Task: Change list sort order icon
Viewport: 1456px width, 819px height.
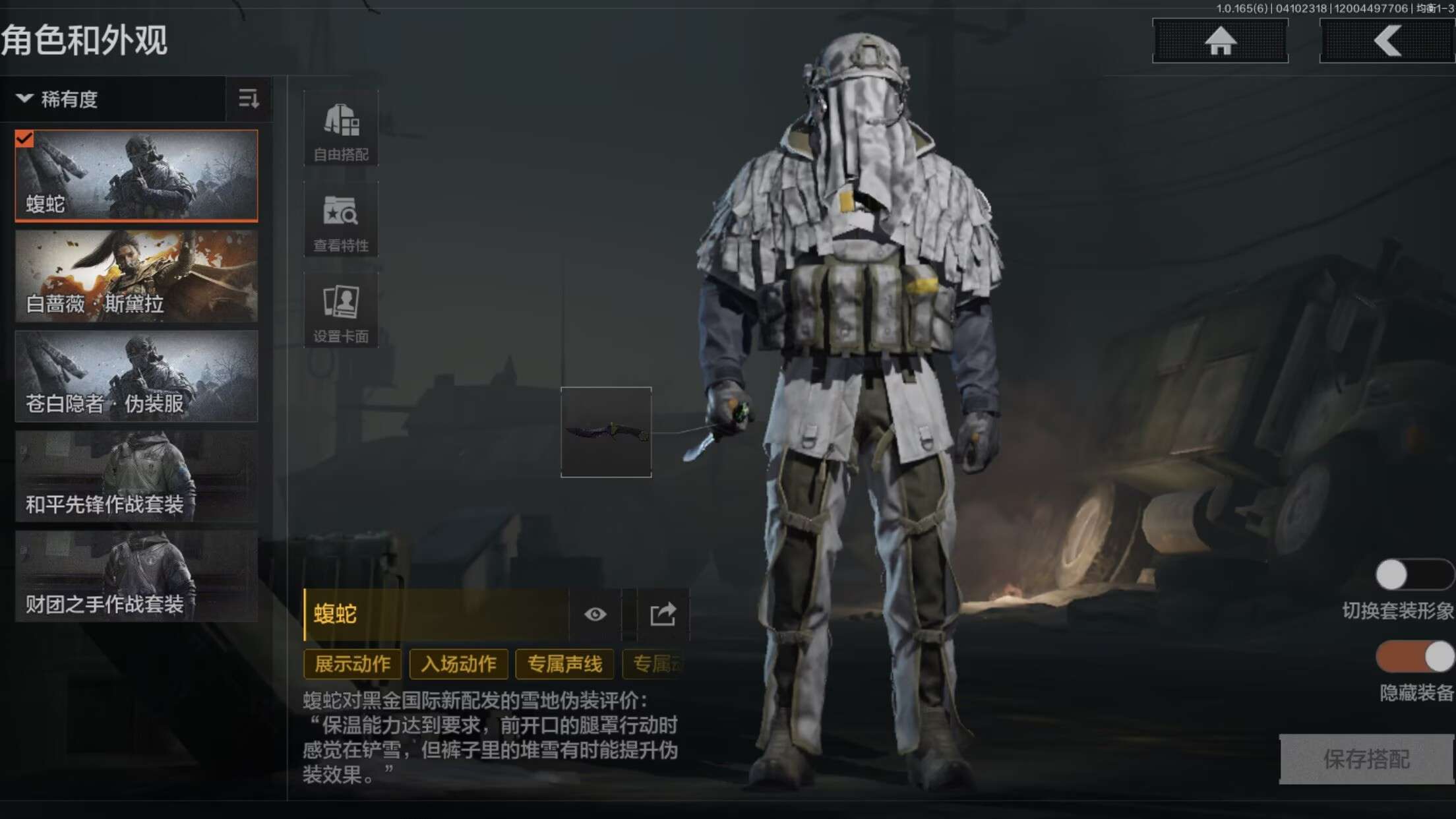Action: point(249,100)
